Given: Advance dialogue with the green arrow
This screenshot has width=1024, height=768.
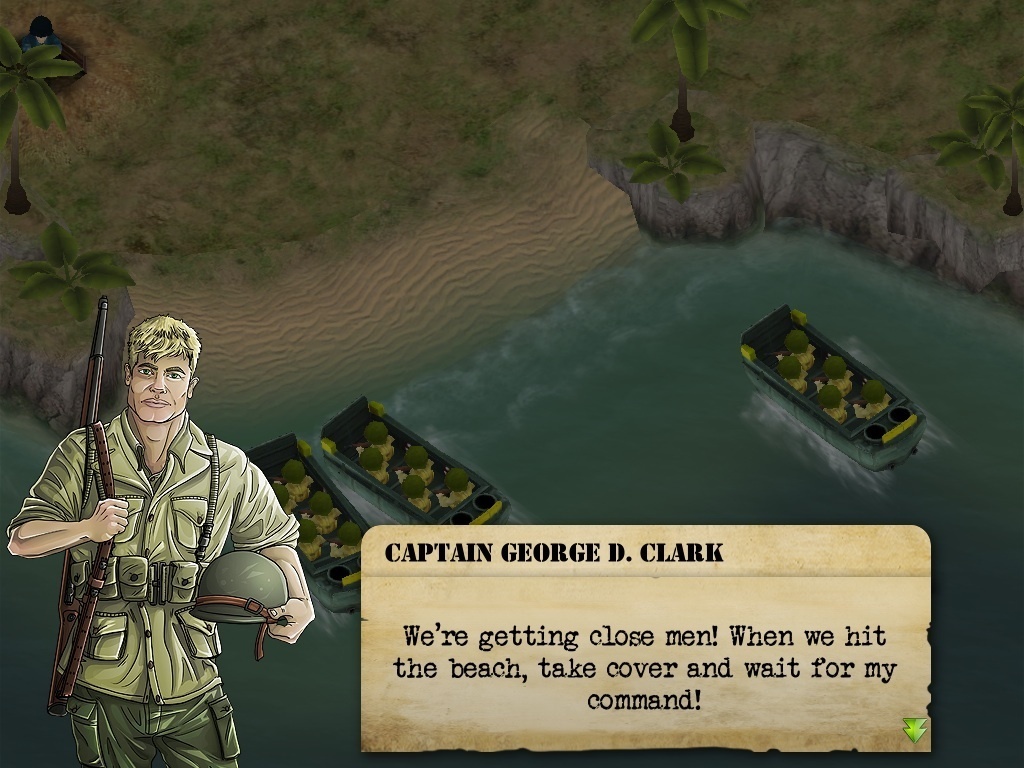Looking at the screenshot, I should (x=914, y=730).
